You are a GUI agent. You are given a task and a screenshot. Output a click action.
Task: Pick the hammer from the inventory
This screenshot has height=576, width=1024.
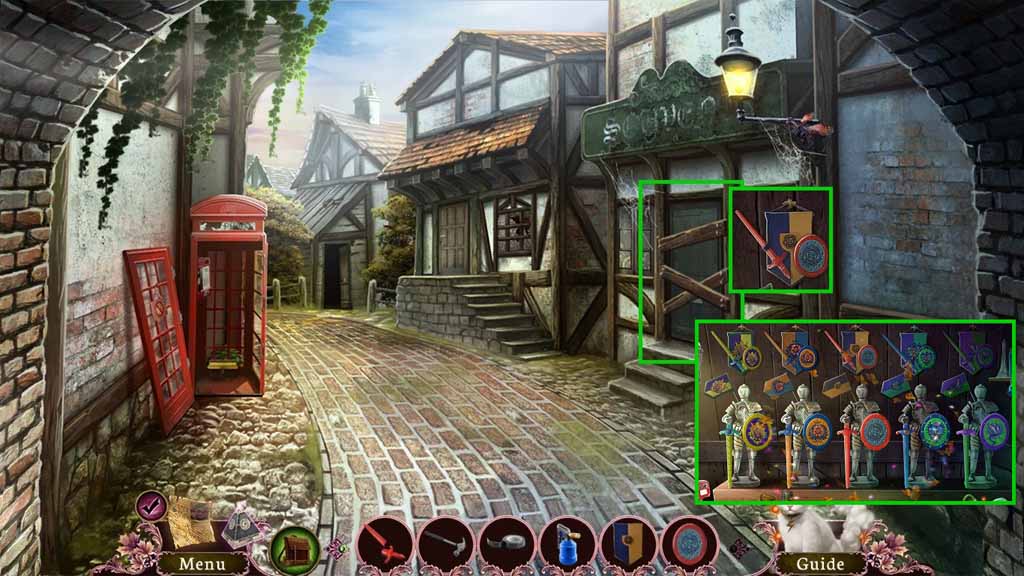[x=444, y=543]
